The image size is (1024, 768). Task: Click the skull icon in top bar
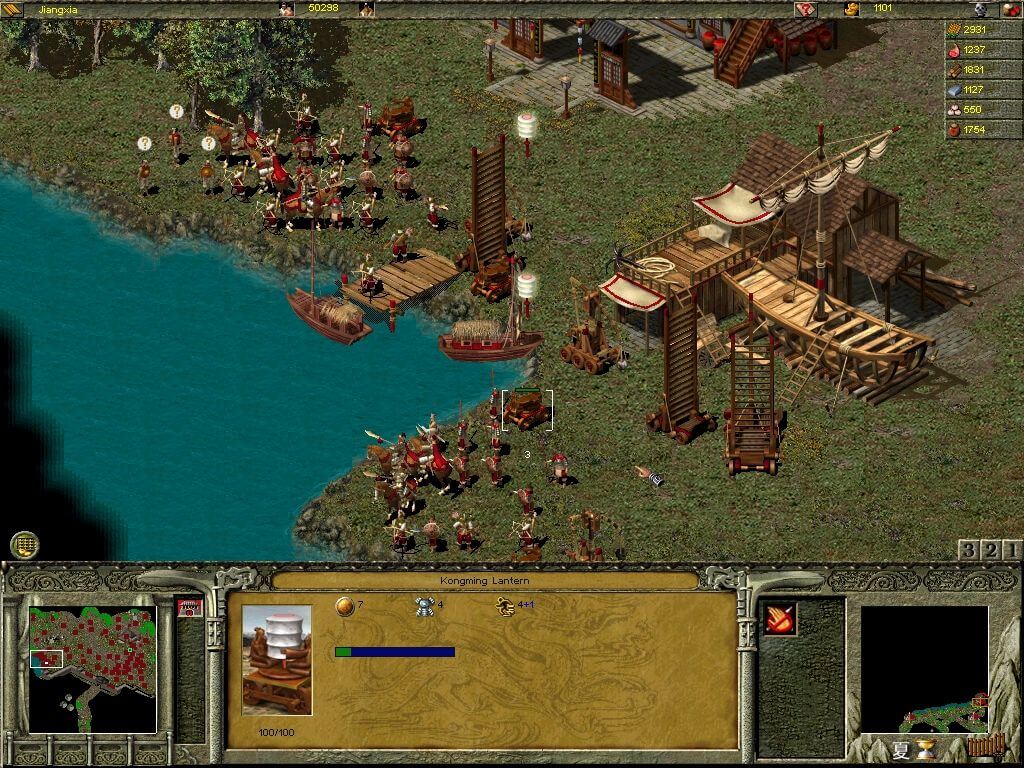pyautogui.click(x=981, y=9)
